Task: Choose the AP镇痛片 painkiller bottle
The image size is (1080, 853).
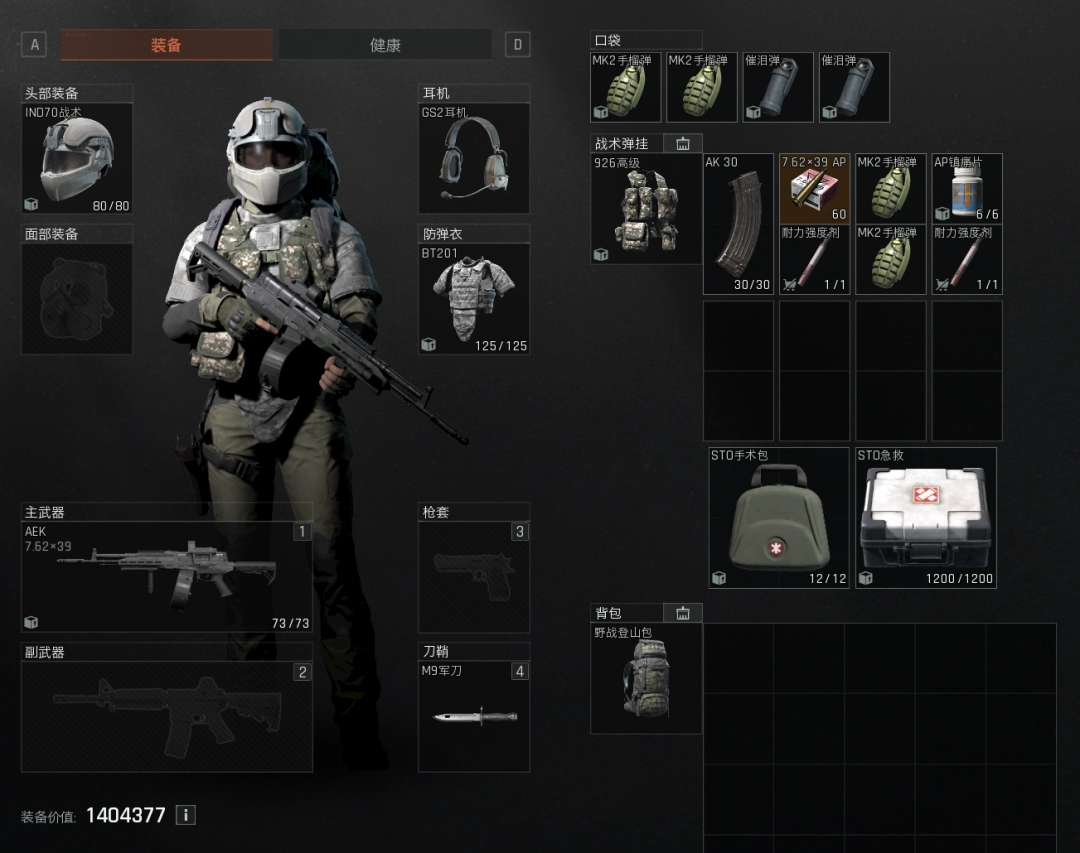Action: tap(967, 188)
